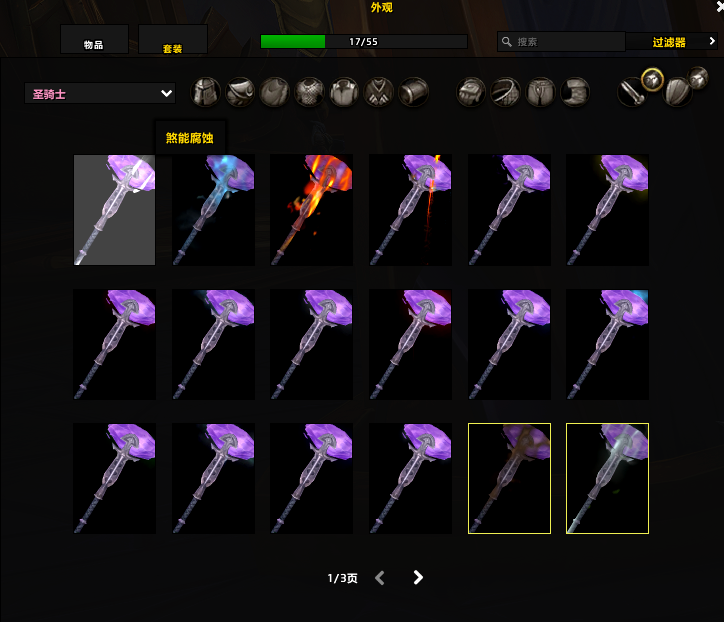
Task: Choose the blue-glow mace illusion tile
Action: tap(213, 209)
